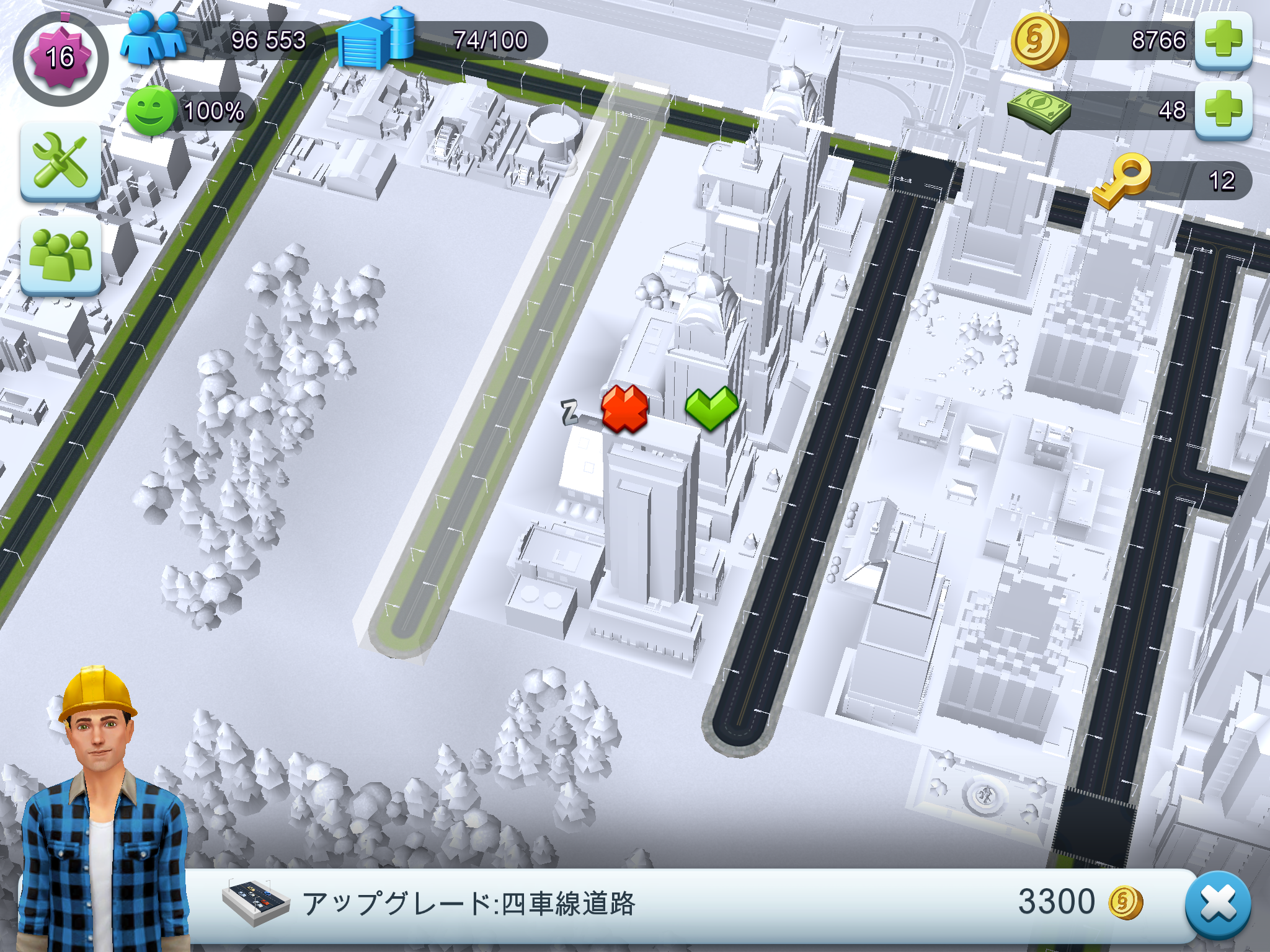1270x952 pixels.
Task: Cancel the upgrade with the red X
Action: click(624, 409)
